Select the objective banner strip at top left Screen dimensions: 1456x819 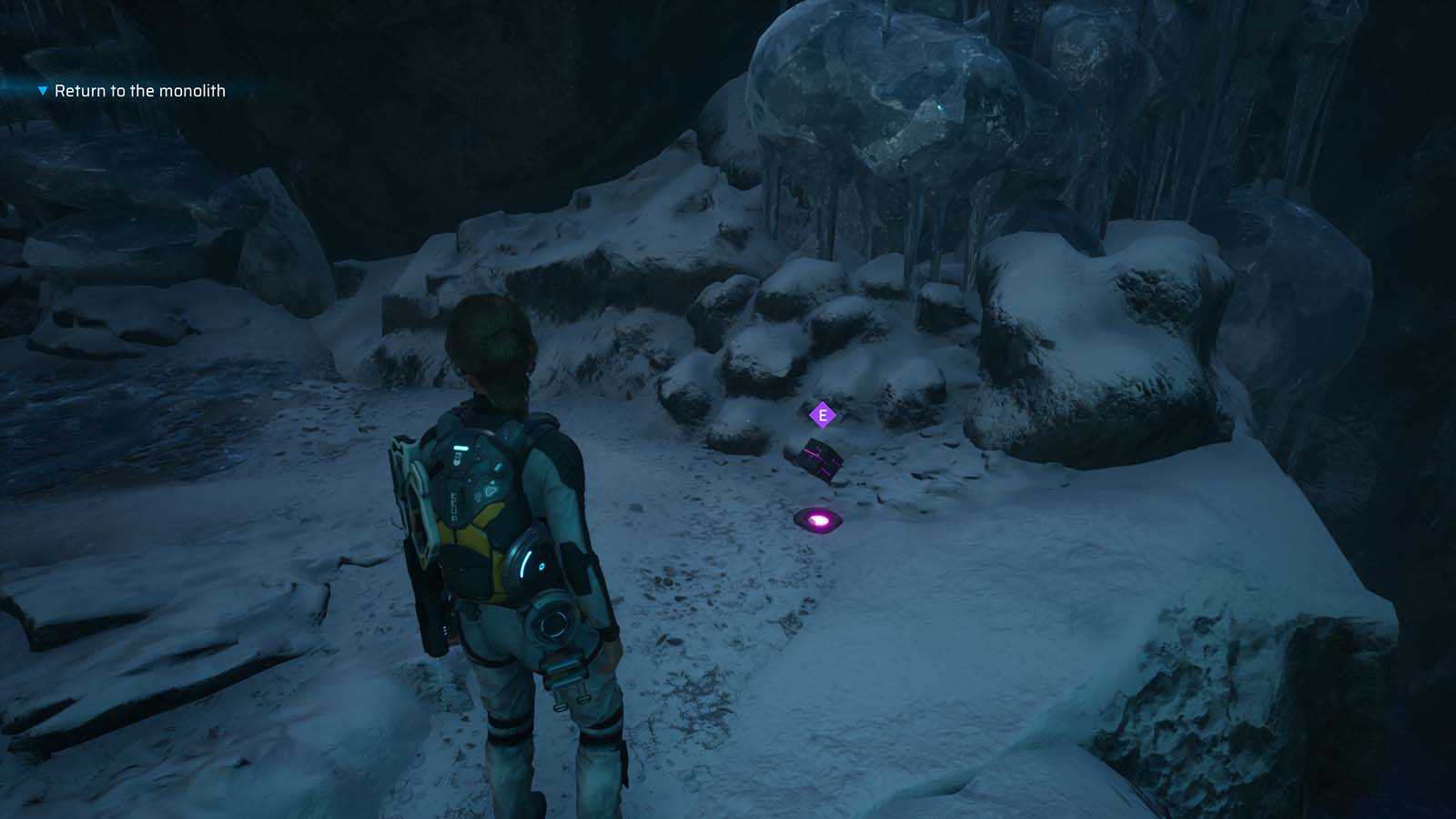pyautogui.click(x=118, y=91)
